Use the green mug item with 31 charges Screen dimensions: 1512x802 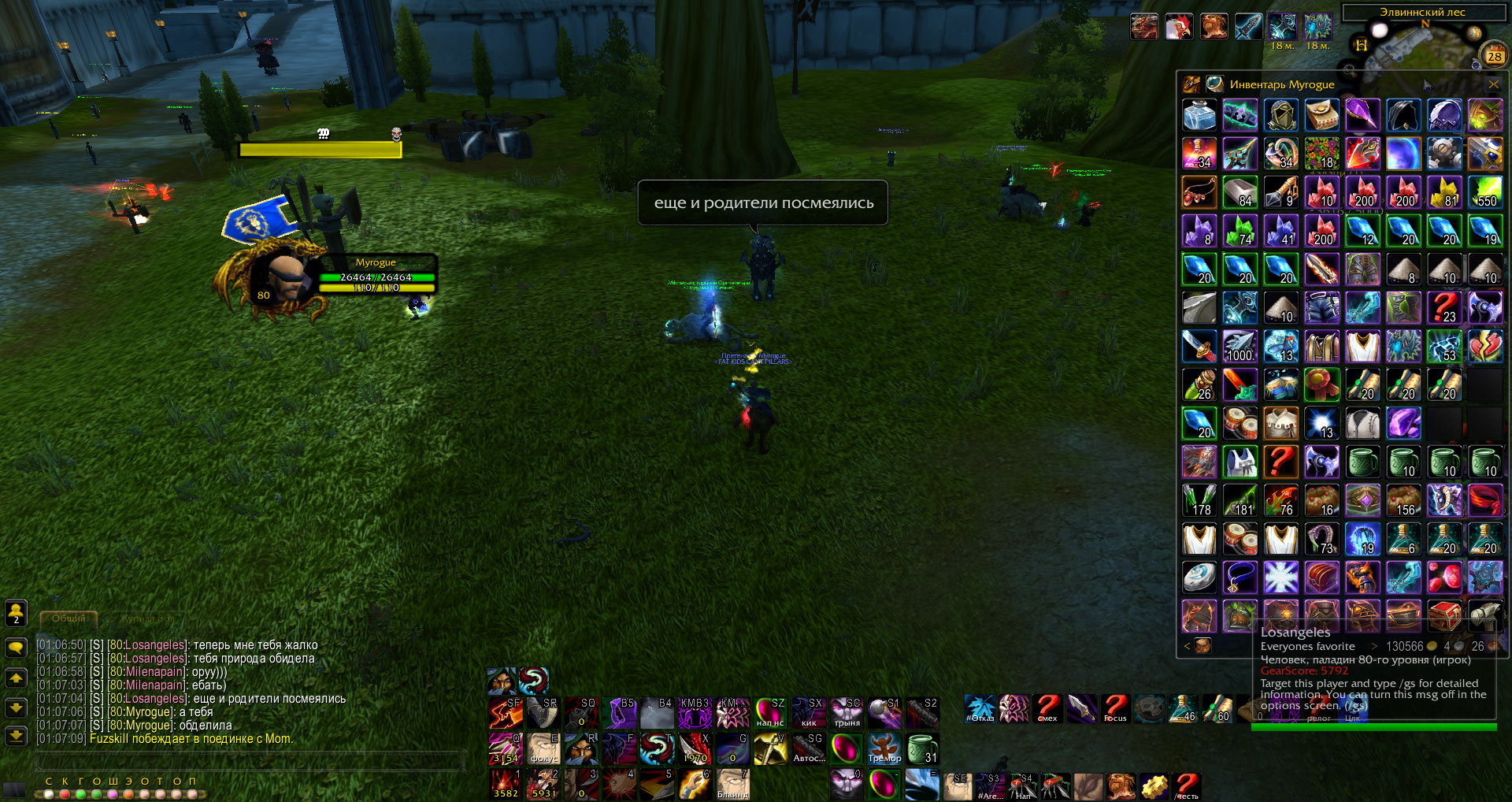point(922,748)
